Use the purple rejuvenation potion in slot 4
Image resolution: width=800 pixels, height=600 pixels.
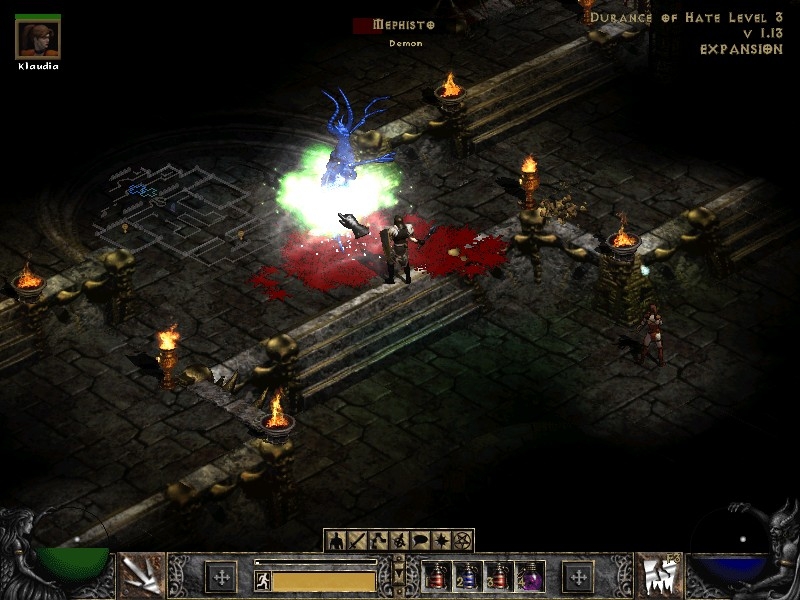coord(528,576)
